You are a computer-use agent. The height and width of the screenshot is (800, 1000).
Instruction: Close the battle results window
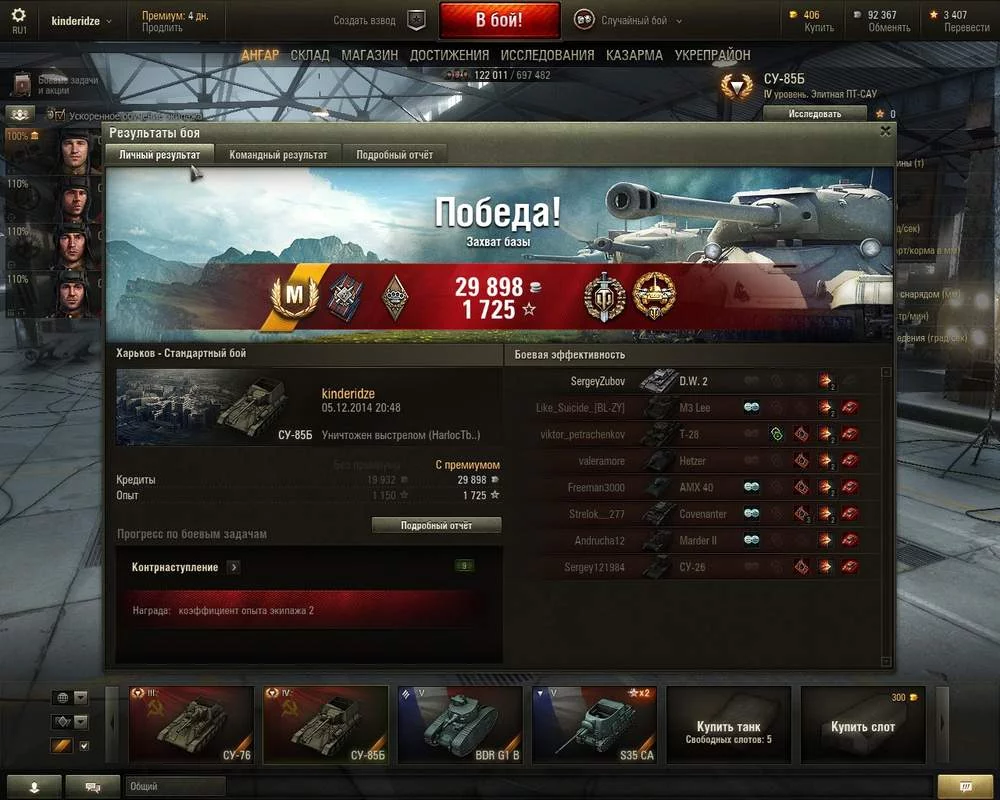(x=885, y=131)
